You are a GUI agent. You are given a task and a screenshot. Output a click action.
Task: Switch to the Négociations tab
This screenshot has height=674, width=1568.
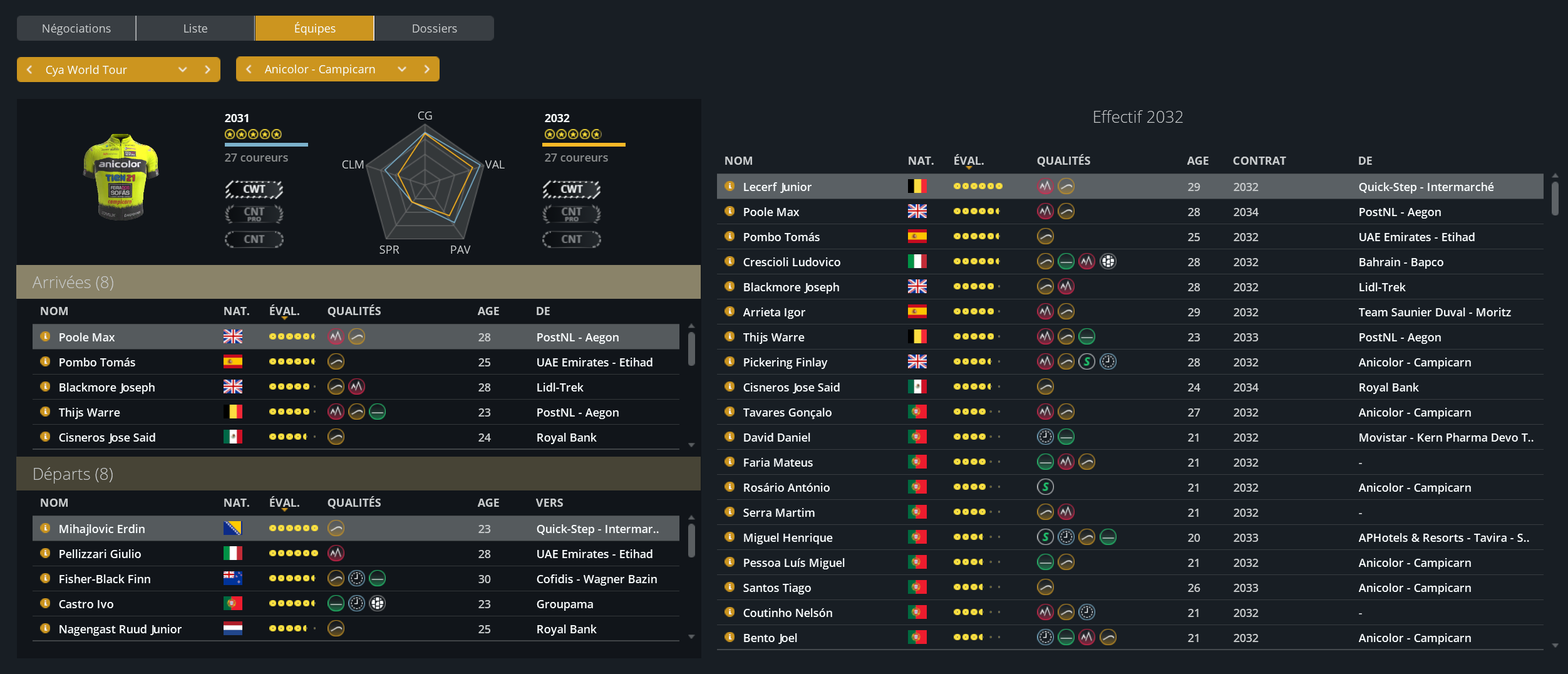[76, 28]
